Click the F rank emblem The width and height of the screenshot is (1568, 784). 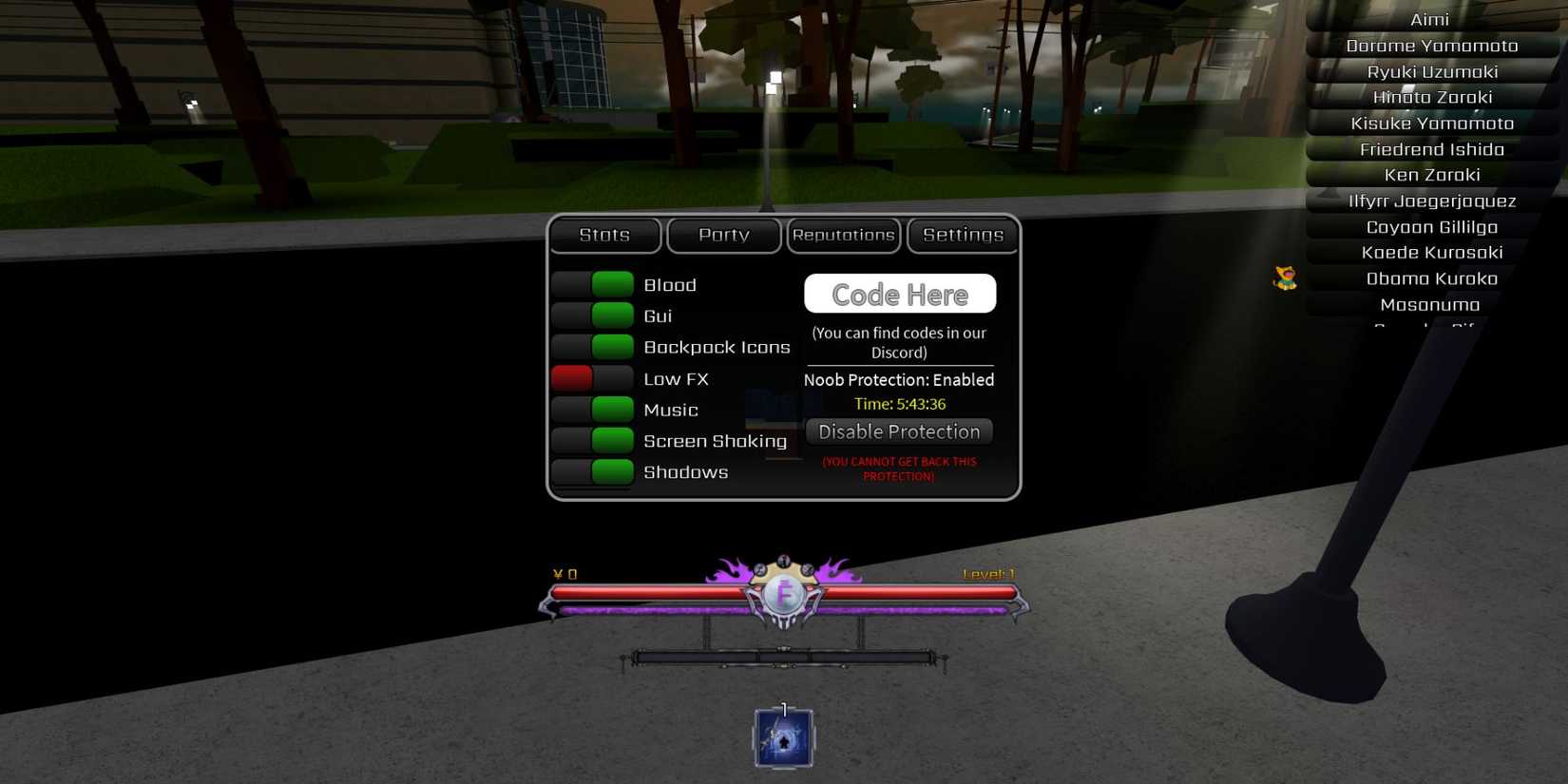[x=782, y=594]
